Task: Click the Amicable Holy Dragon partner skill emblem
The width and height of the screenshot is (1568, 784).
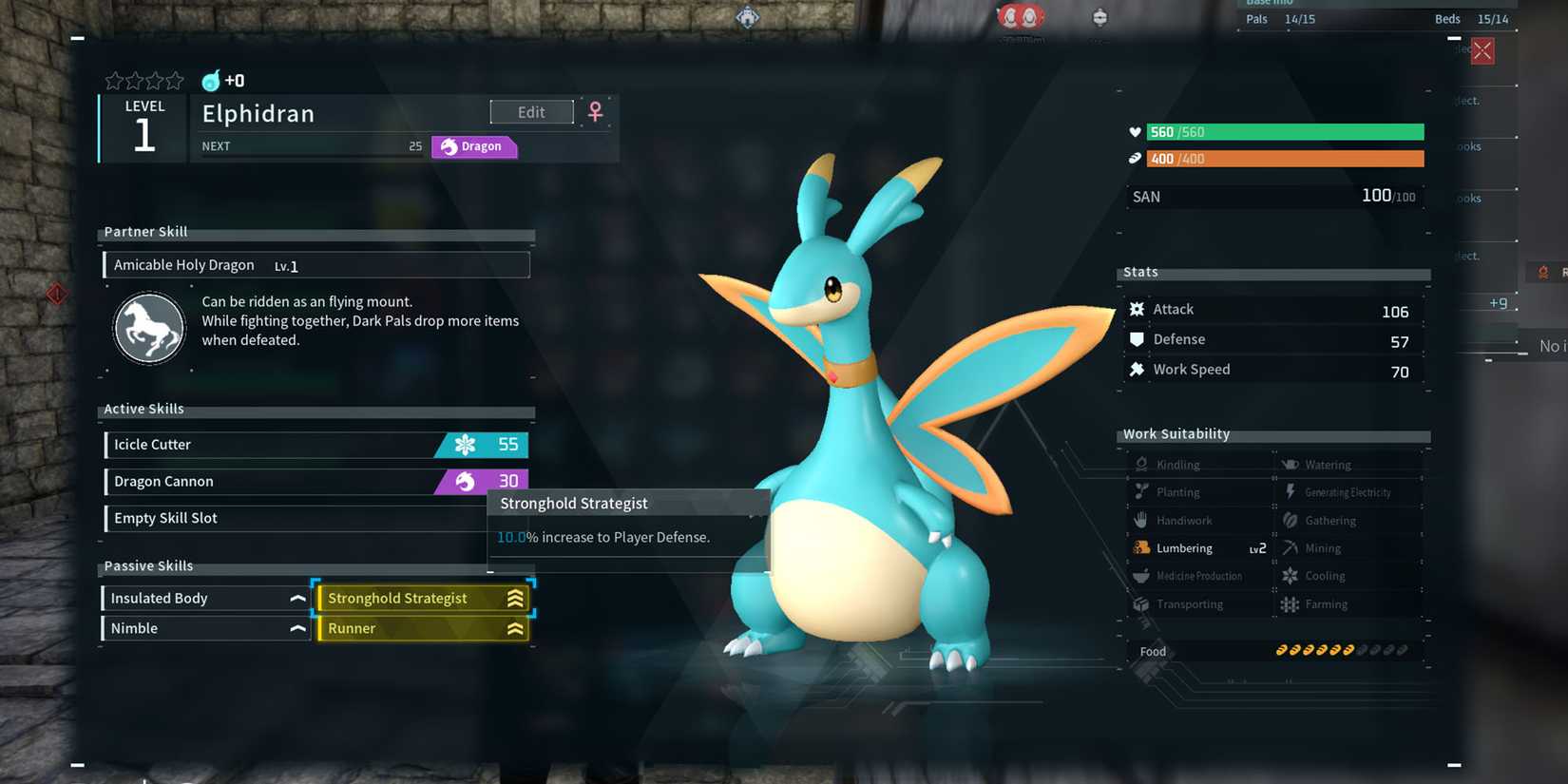Action: point(149,328)
